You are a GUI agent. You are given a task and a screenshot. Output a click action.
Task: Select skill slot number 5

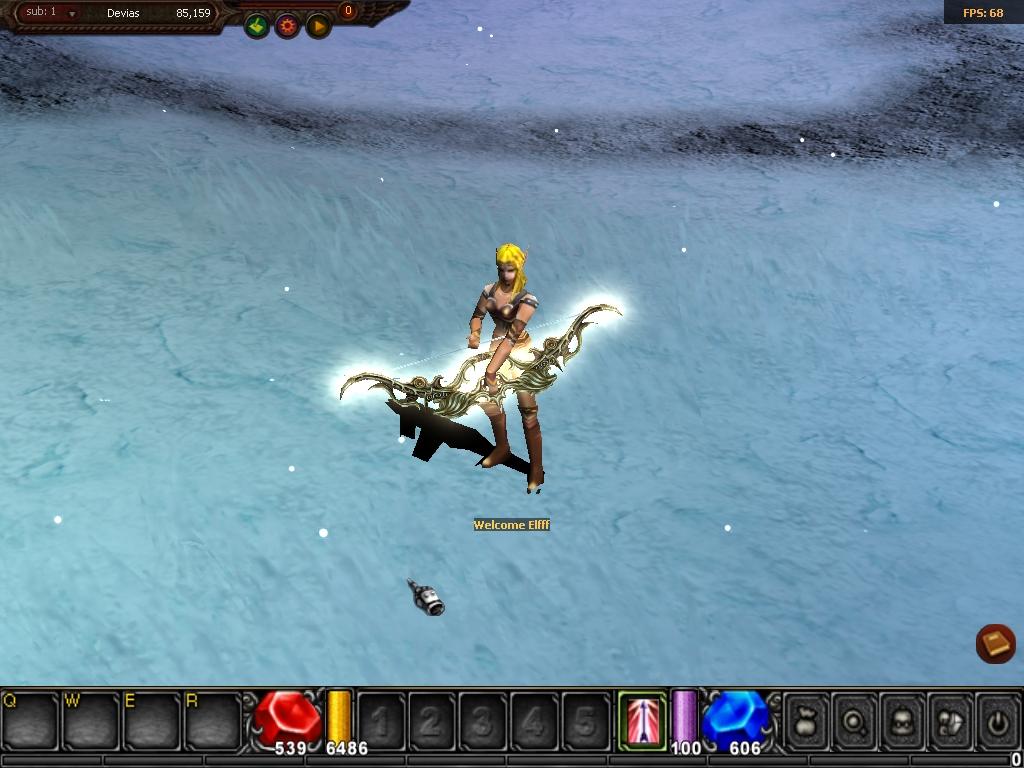pyautogui.click(x=585, y=720)
